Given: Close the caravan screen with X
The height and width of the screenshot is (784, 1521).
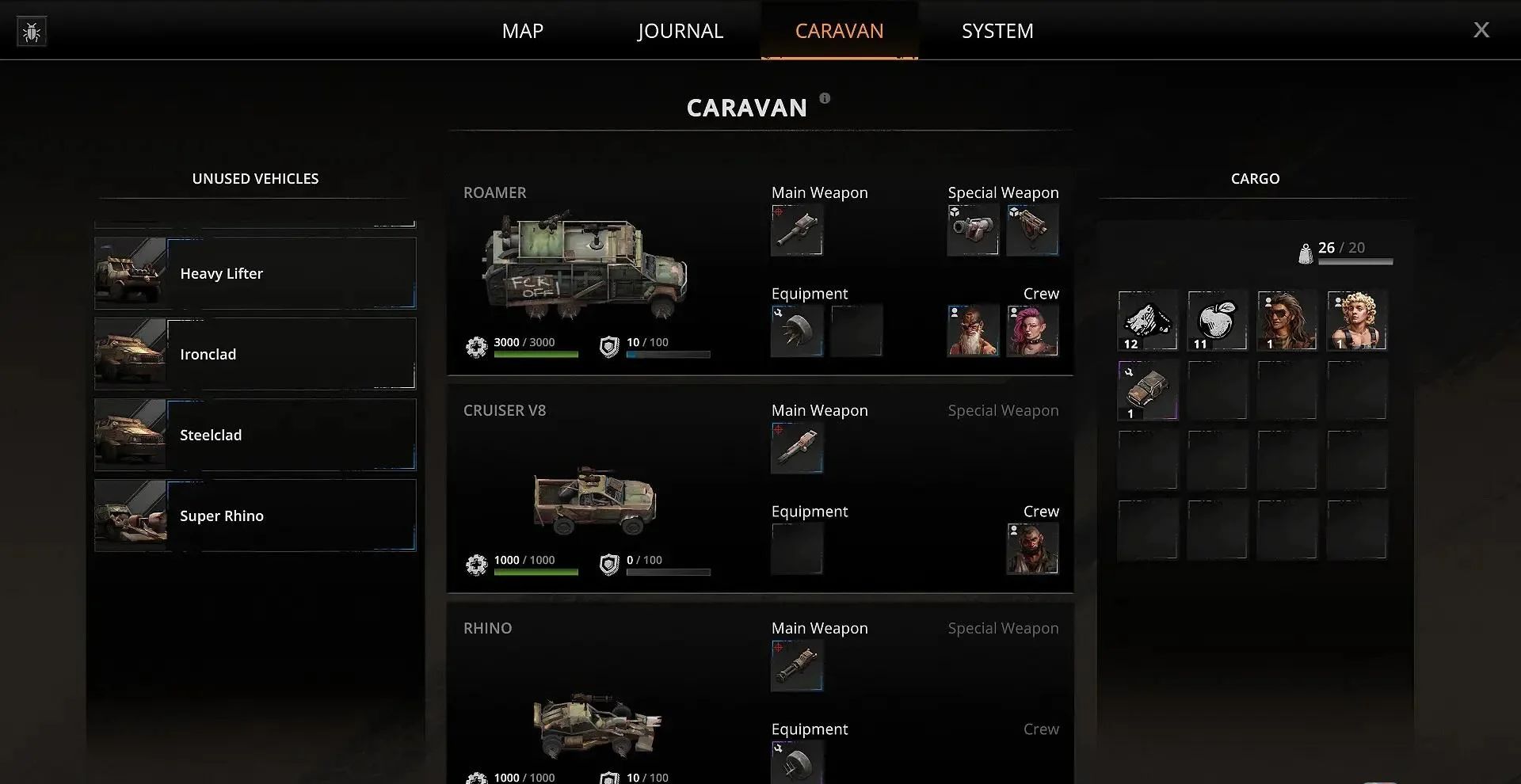Looking at the screenshot, I should pos(1481,30).
